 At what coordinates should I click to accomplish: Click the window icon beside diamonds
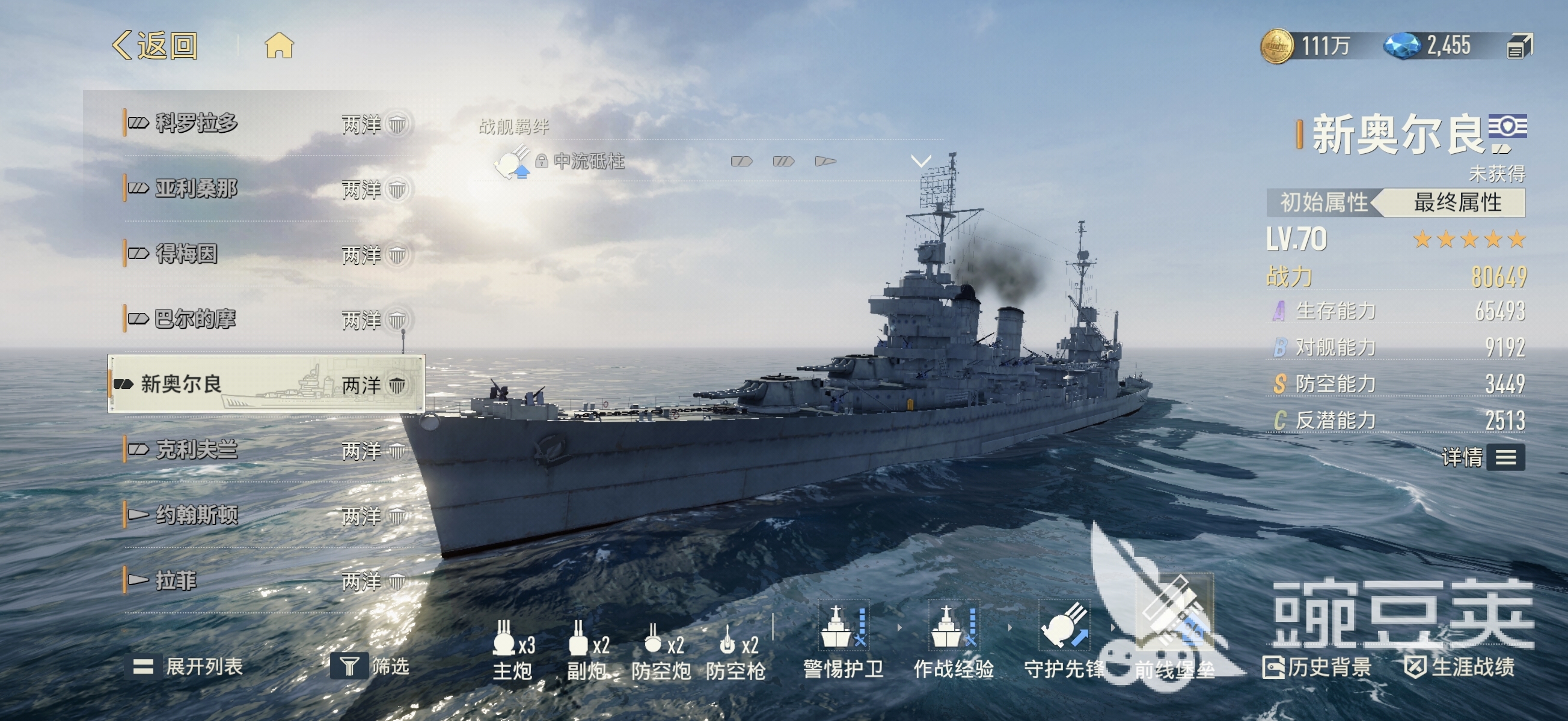click(x=1519, y=46)
